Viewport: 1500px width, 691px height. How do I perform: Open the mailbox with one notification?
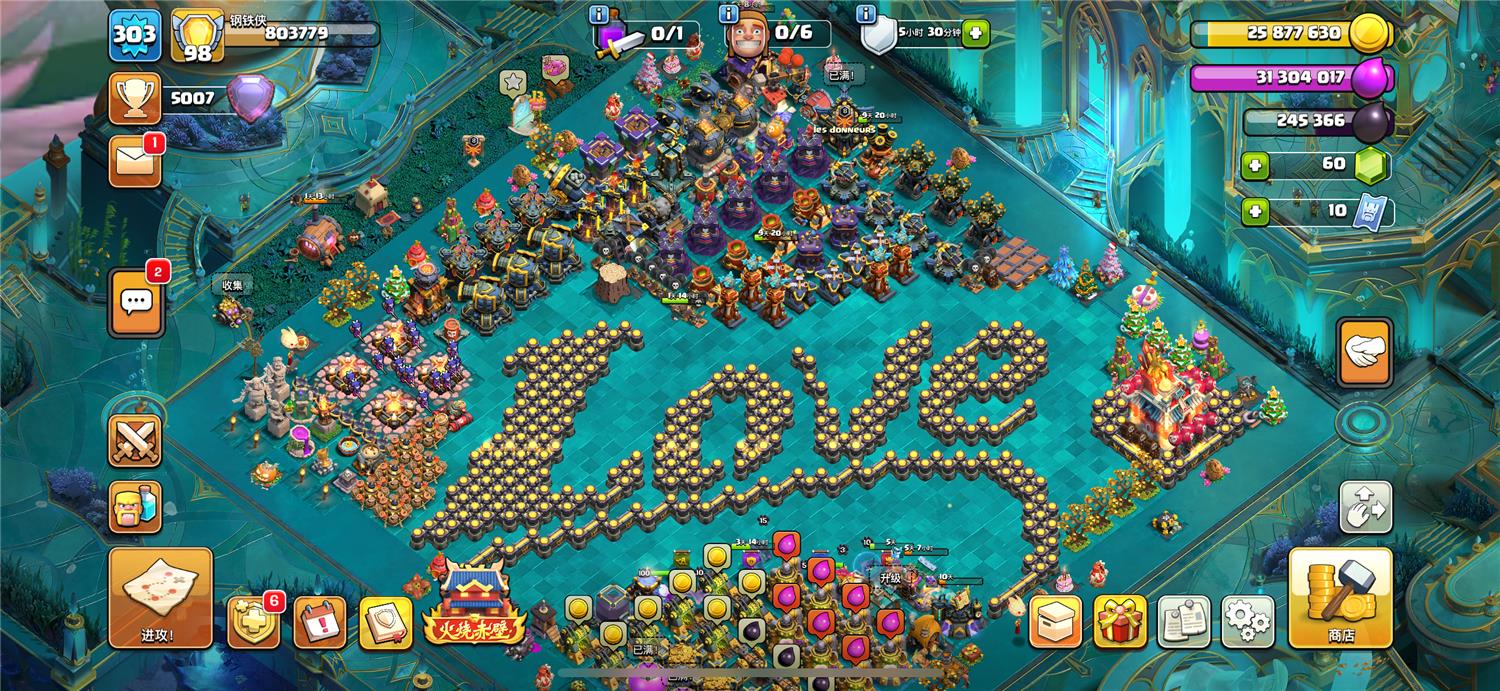(x=134, y=161)
